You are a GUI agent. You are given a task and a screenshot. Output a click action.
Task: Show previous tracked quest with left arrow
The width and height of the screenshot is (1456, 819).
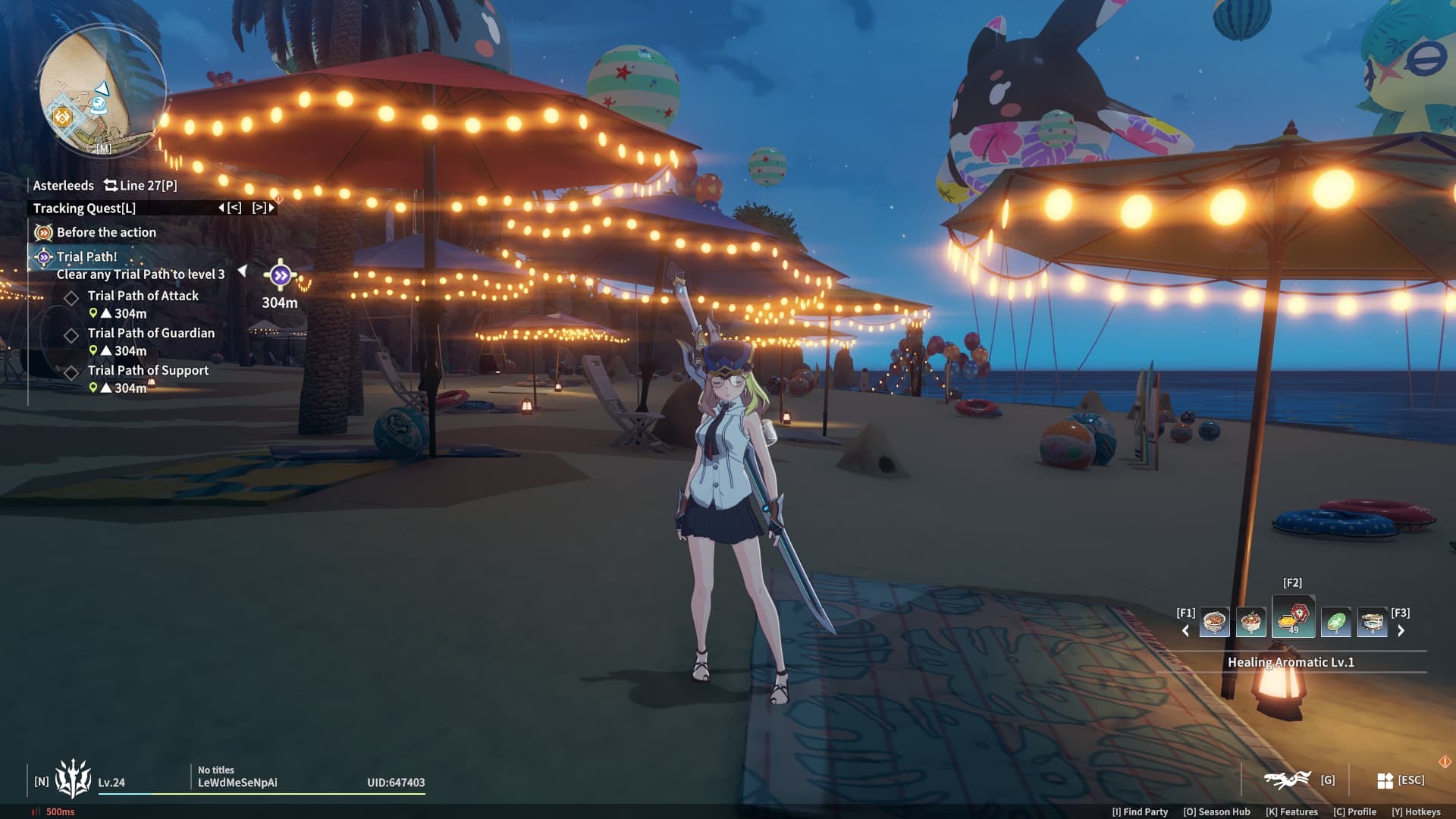tap(230, 208)
